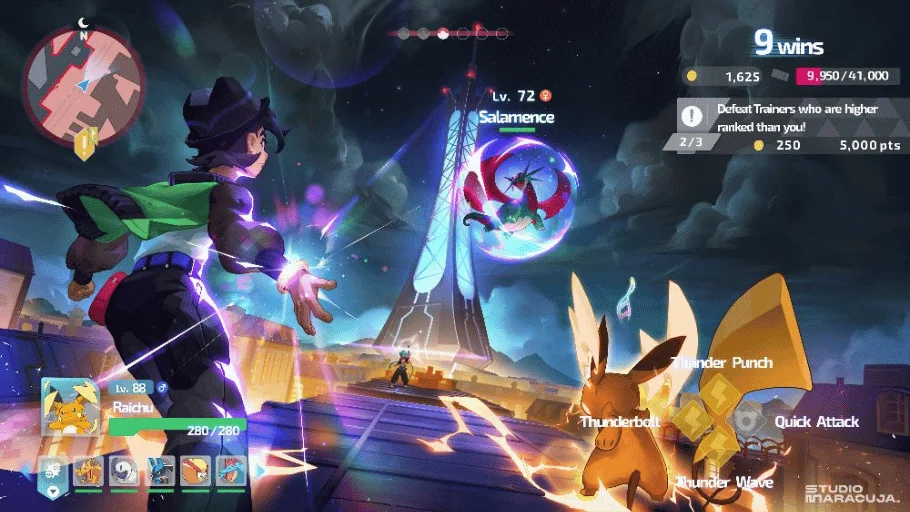Target the Salamence name label
Image resolution: width=910 pixels, height=512 pixels.
(516, 117)
